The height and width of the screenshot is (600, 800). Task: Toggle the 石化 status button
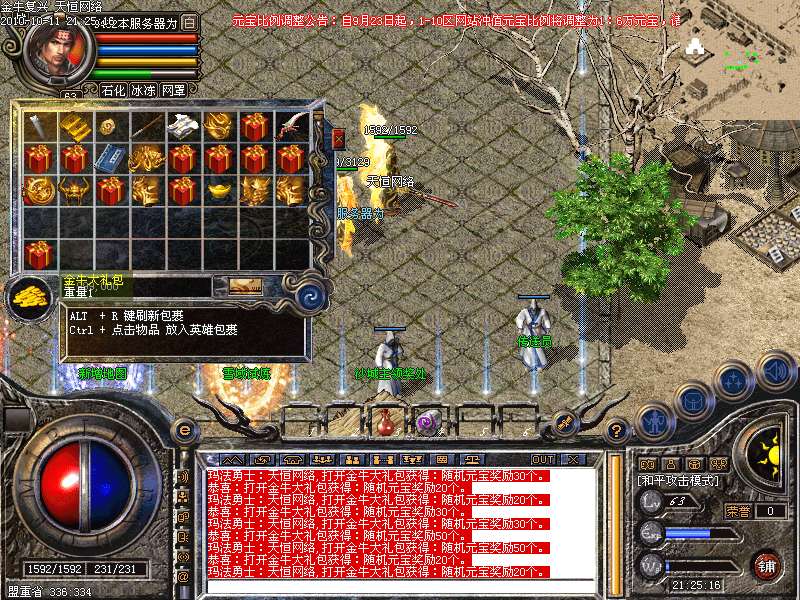point(112,90)
